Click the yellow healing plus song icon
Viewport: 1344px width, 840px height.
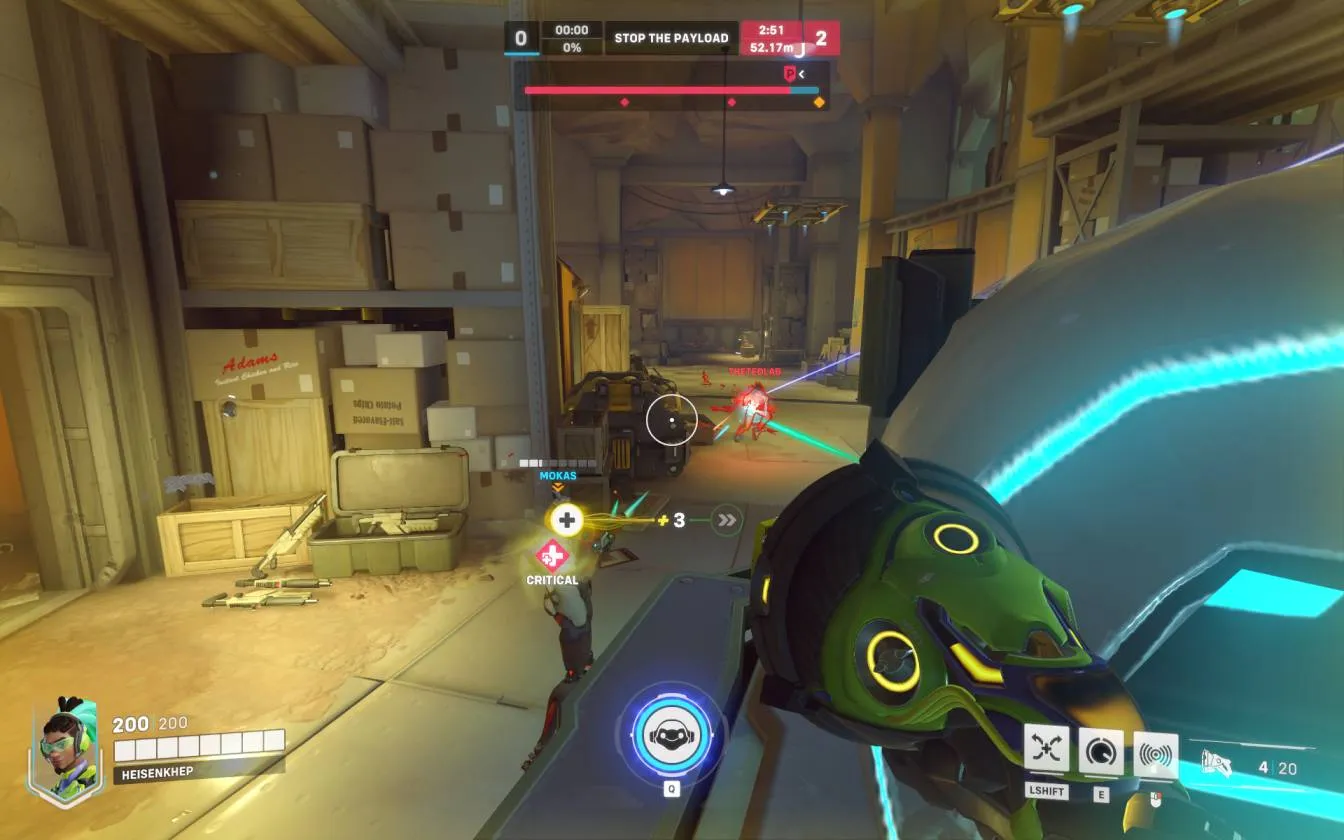tap(567, 519)
